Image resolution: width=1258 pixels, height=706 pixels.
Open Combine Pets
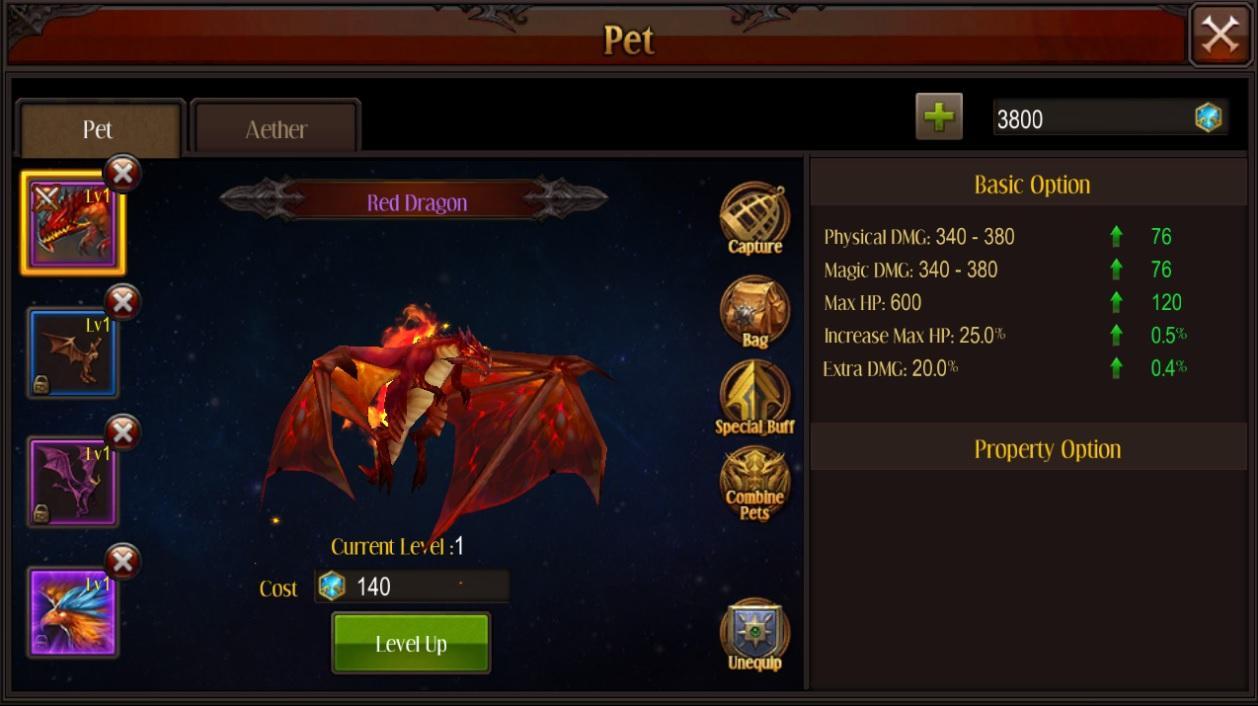[x=755, y=484]
